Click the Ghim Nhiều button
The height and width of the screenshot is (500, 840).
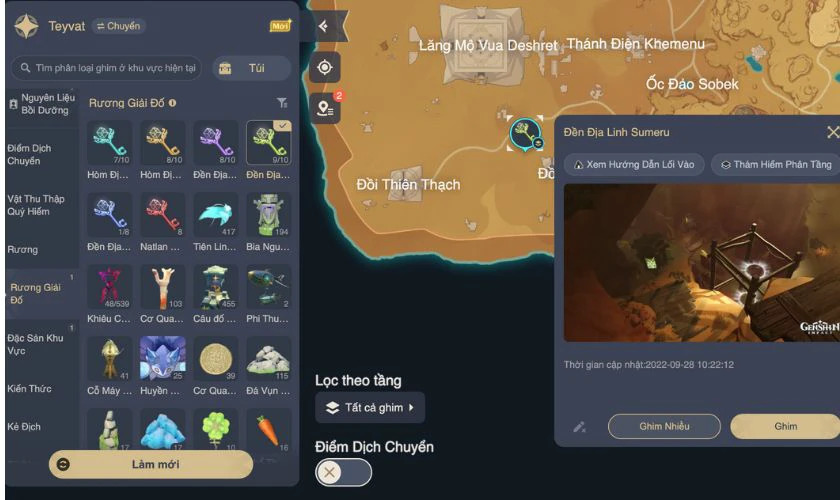(664, 426)
